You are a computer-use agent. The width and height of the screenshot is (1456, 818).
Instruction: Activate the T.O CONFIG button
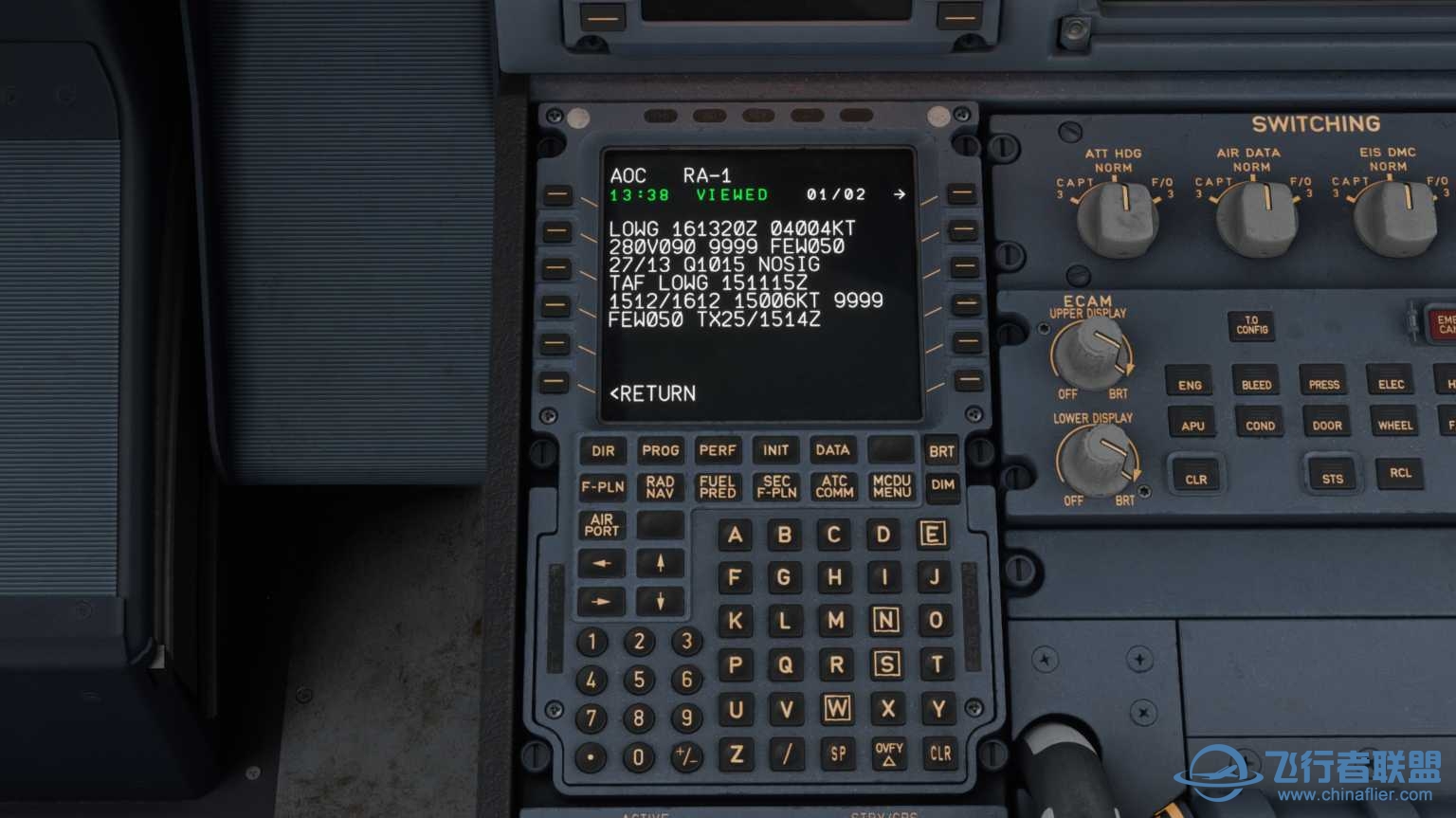pos(1251,325)
